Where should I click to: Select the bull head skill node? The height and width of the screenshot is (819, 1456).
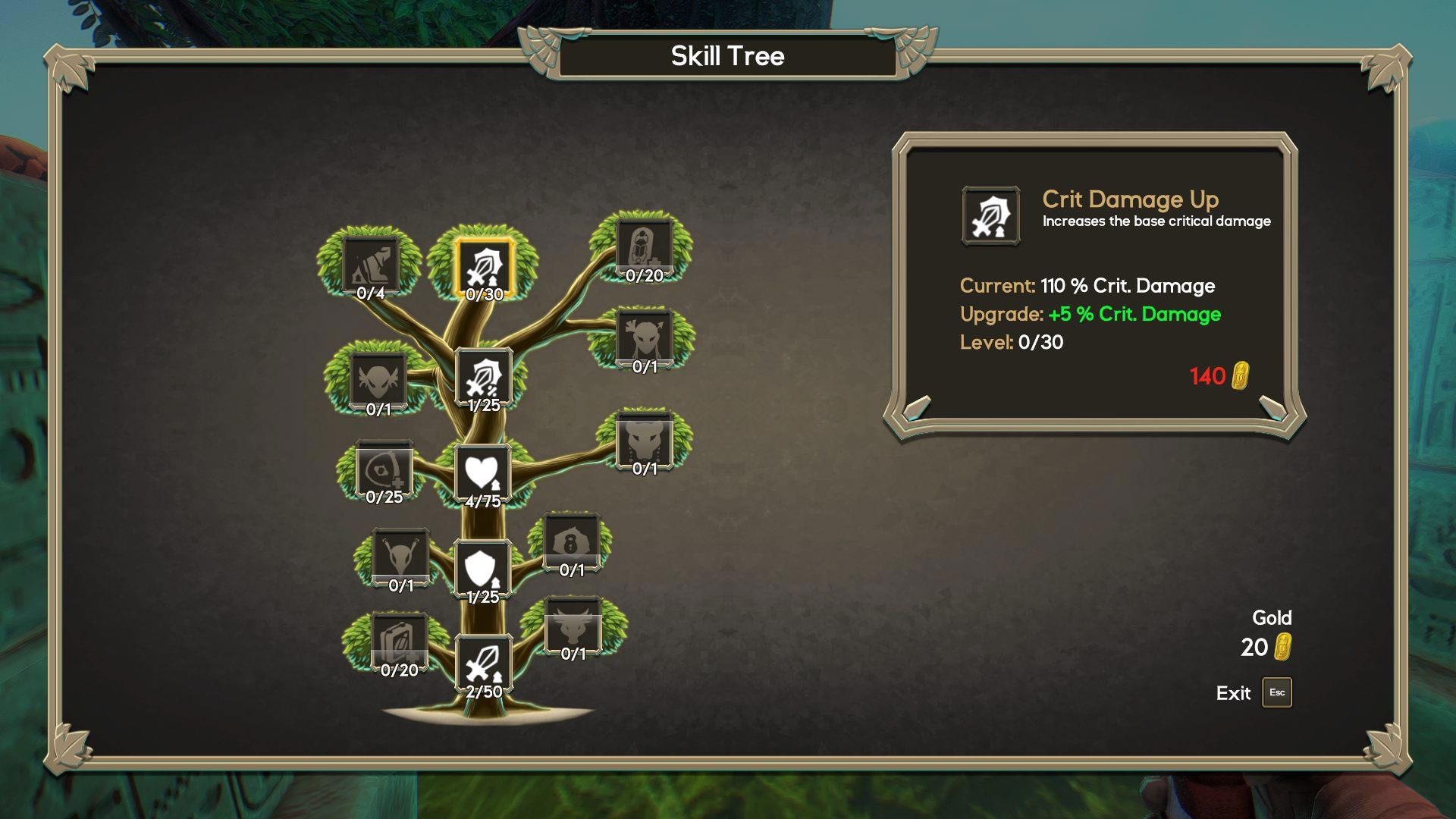[573, 626]
